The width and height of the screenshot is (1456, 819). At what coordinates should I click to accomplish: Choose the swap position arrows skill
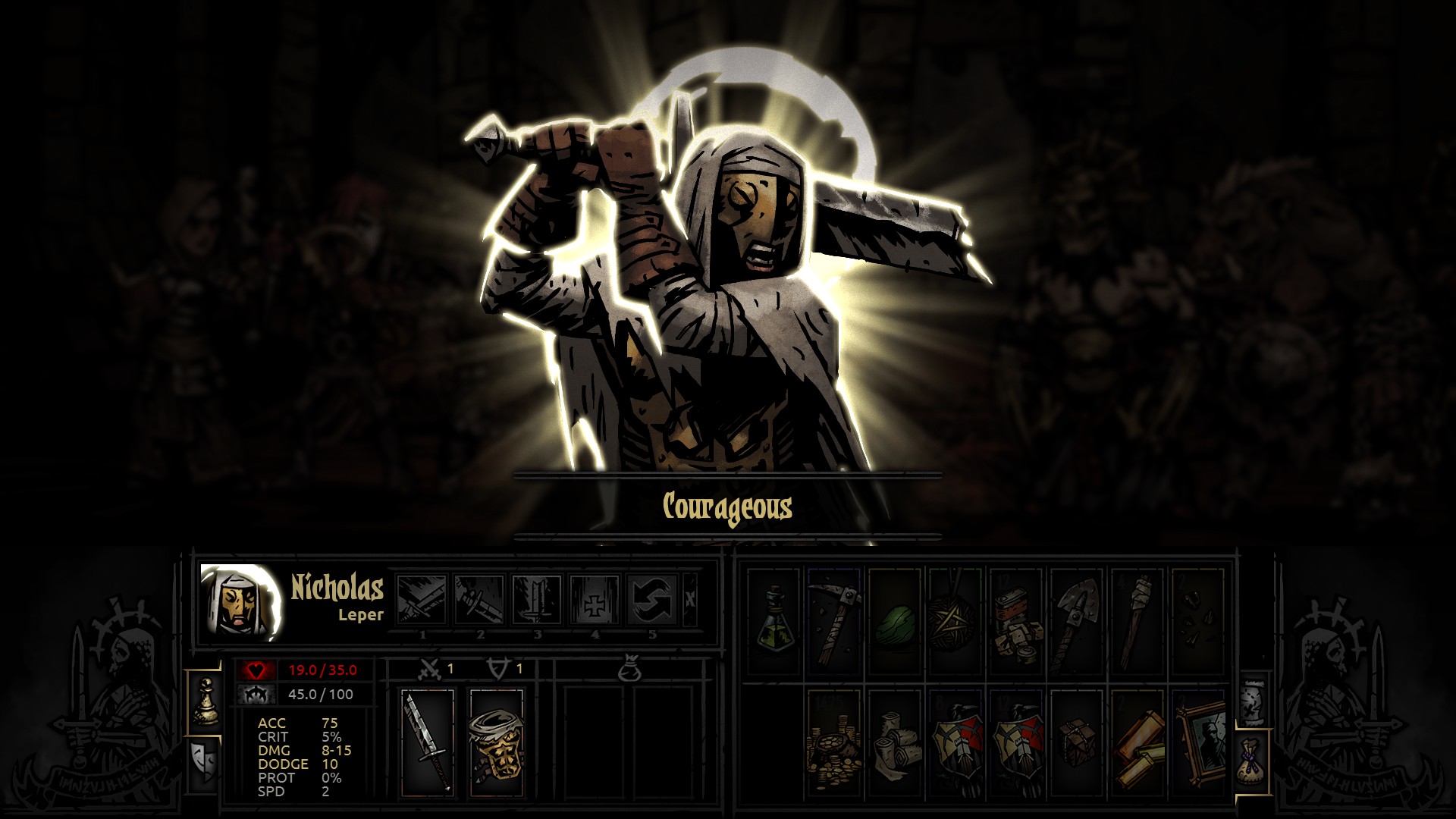(652, 599)
